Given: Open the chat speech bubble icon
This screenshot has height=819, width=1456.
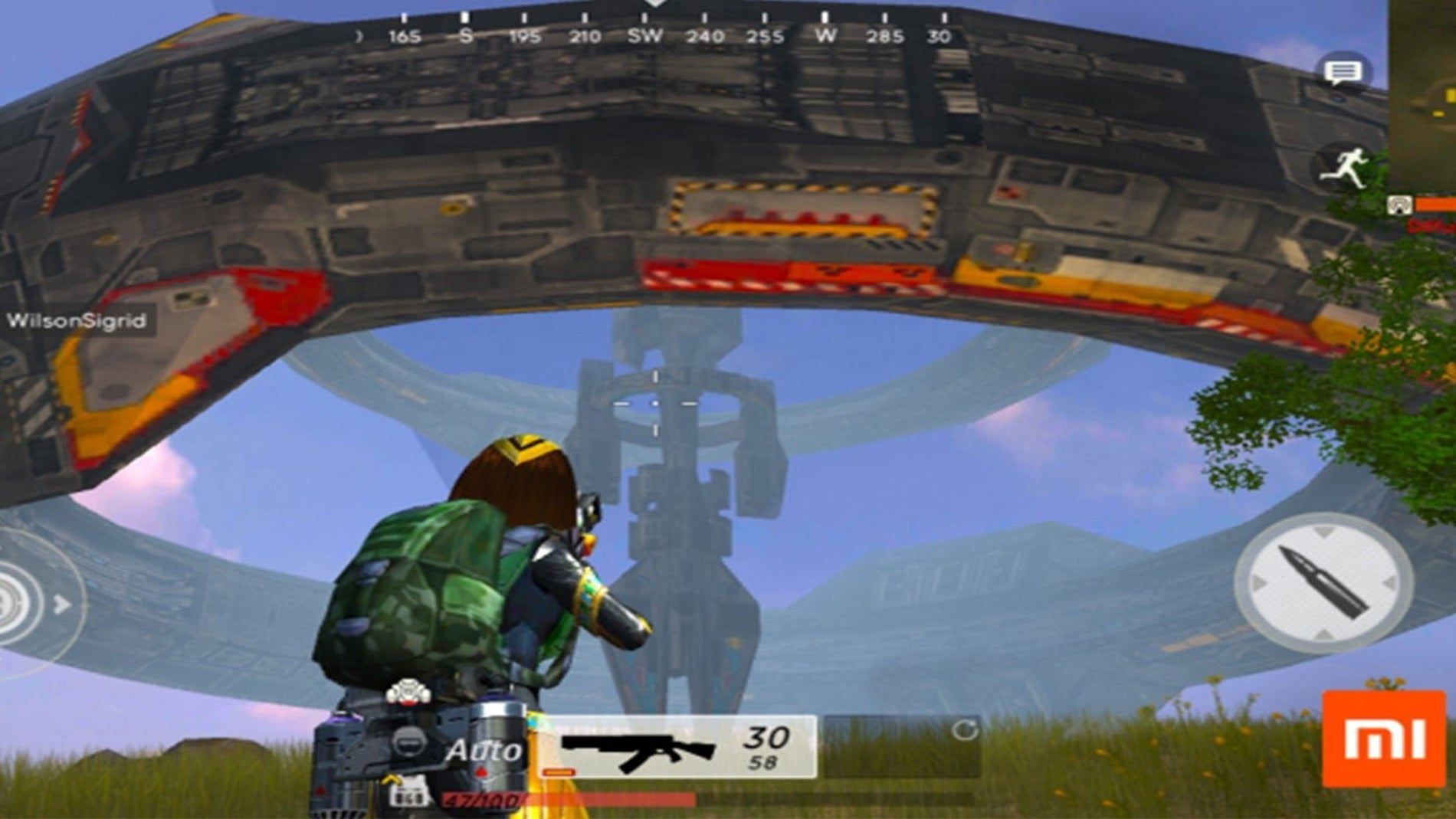Looking at the screenshot, I should pyautogui.click(x=1343, y=73).
